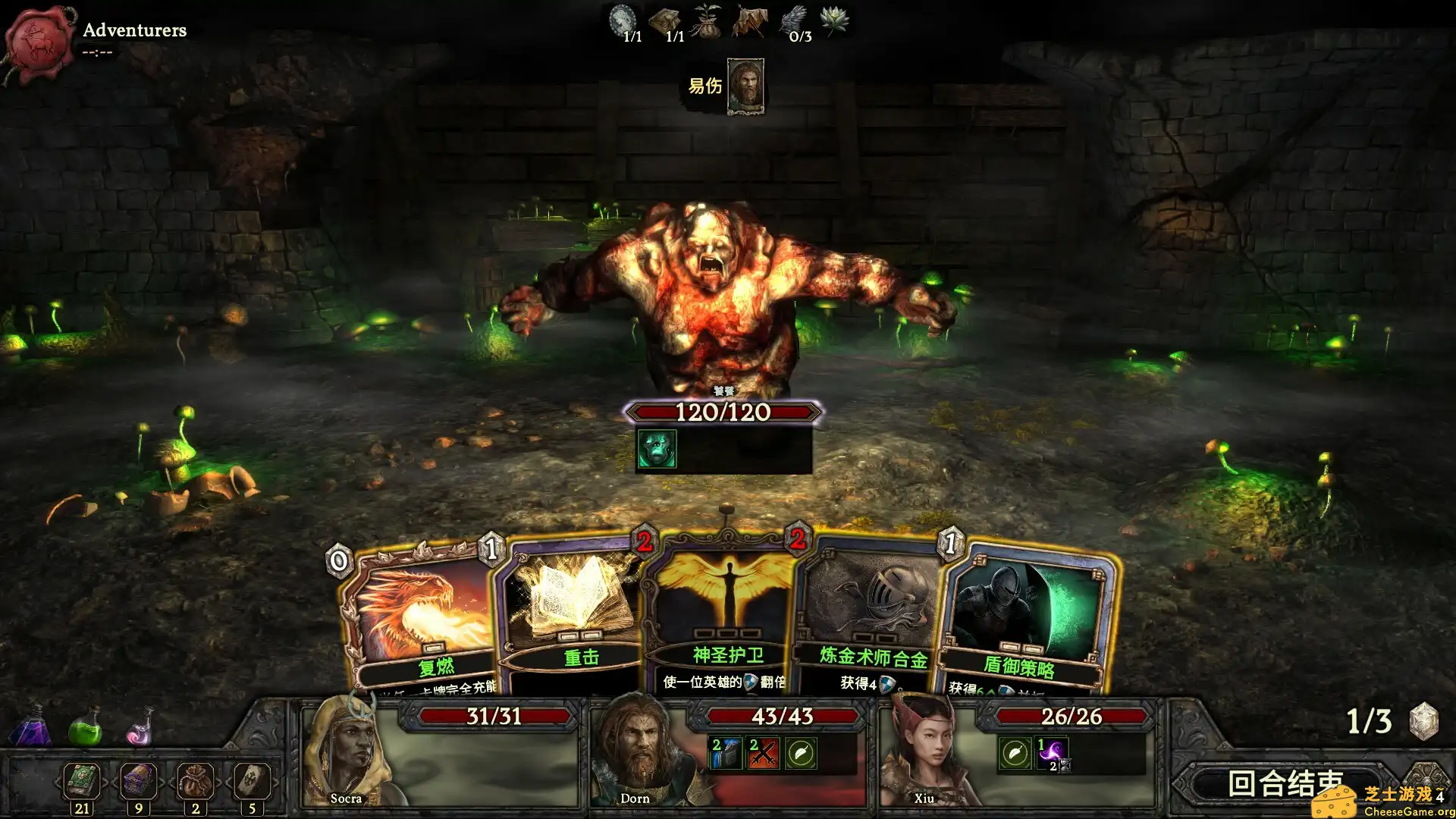This screenshot has height=819, width=1456.
Task: Use the green potion flask
Action: (x=85, y=726)
